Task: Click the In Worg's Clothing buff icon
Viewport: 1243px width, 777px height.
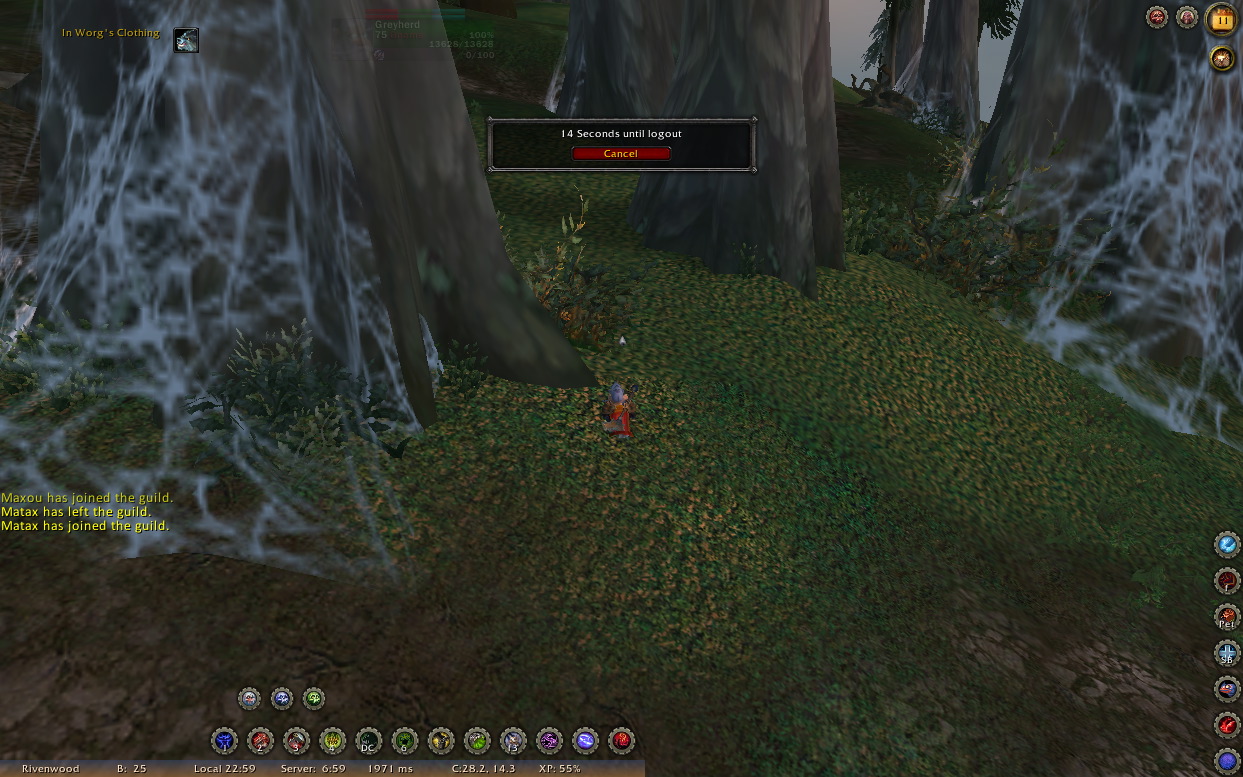Action: (x=186, y=40)
